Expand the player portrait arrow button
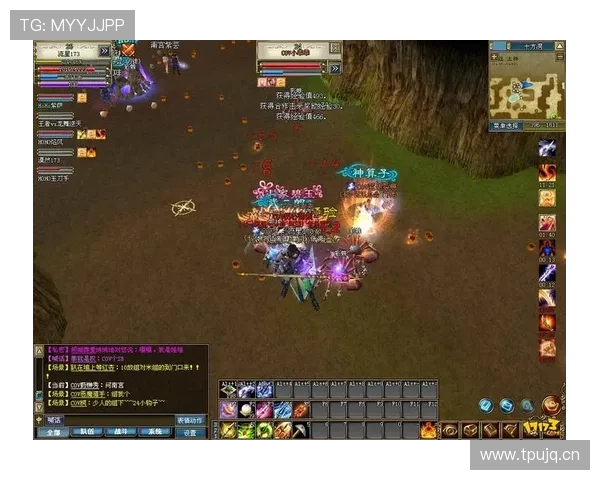The height and width of the screenshot is (480, 600). pos(104,51)
